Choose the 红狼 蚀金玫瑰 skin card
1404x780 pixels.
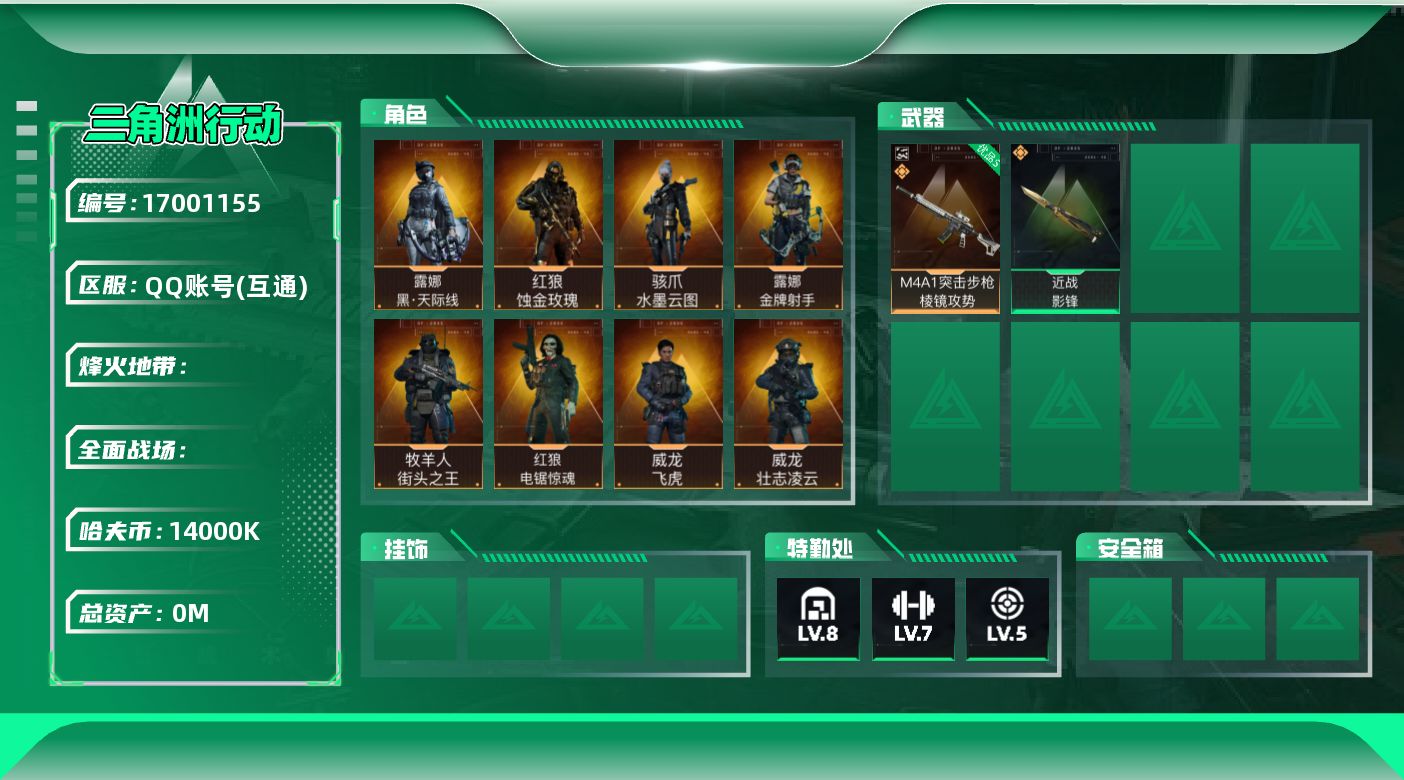tap(548, 224)
